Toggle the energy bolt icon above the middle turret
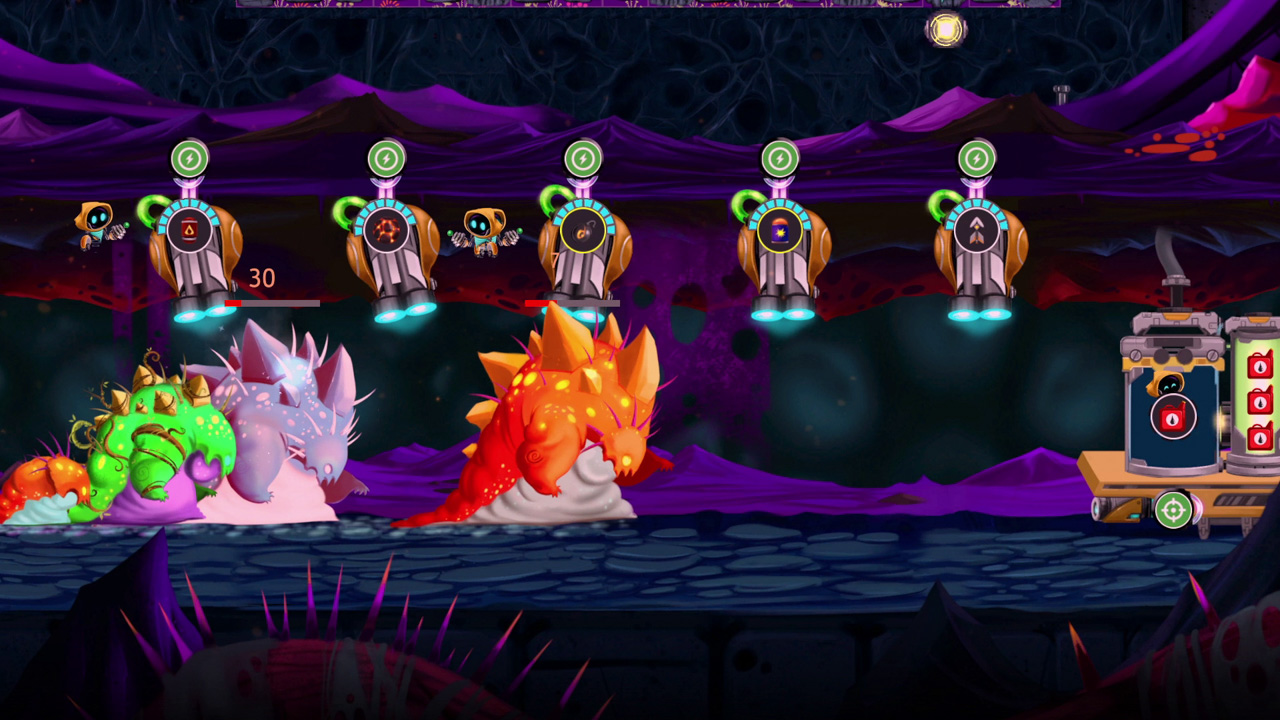The image size is (1280, 720). [x=583, y=157]
